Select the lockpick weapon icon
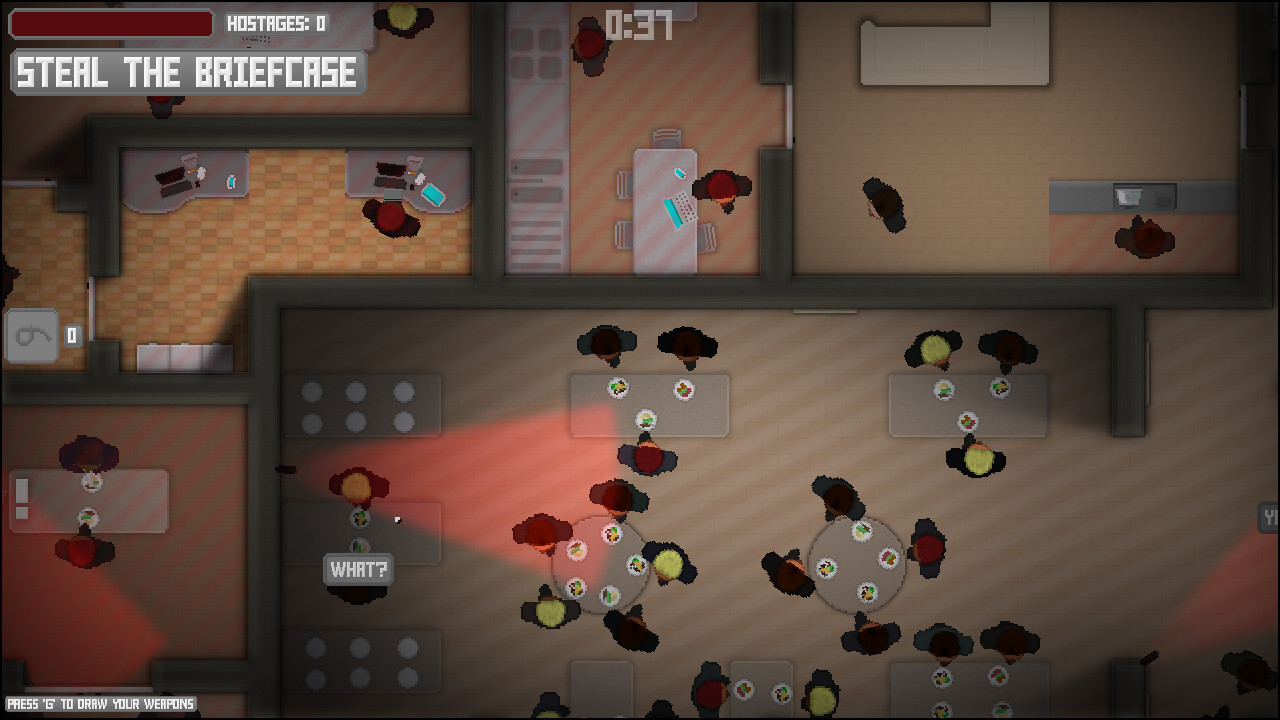 [33, 336]
